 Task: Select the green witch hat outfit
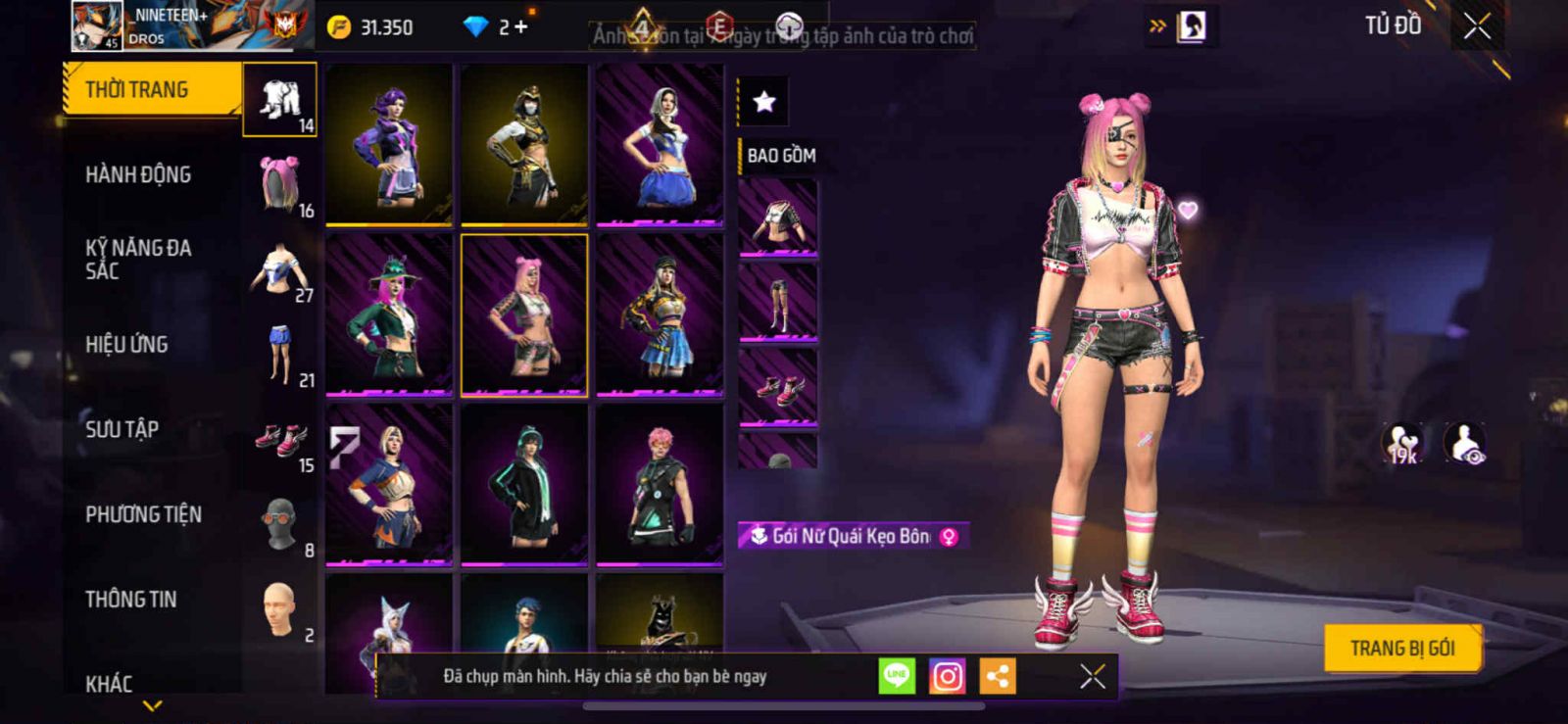389,314
